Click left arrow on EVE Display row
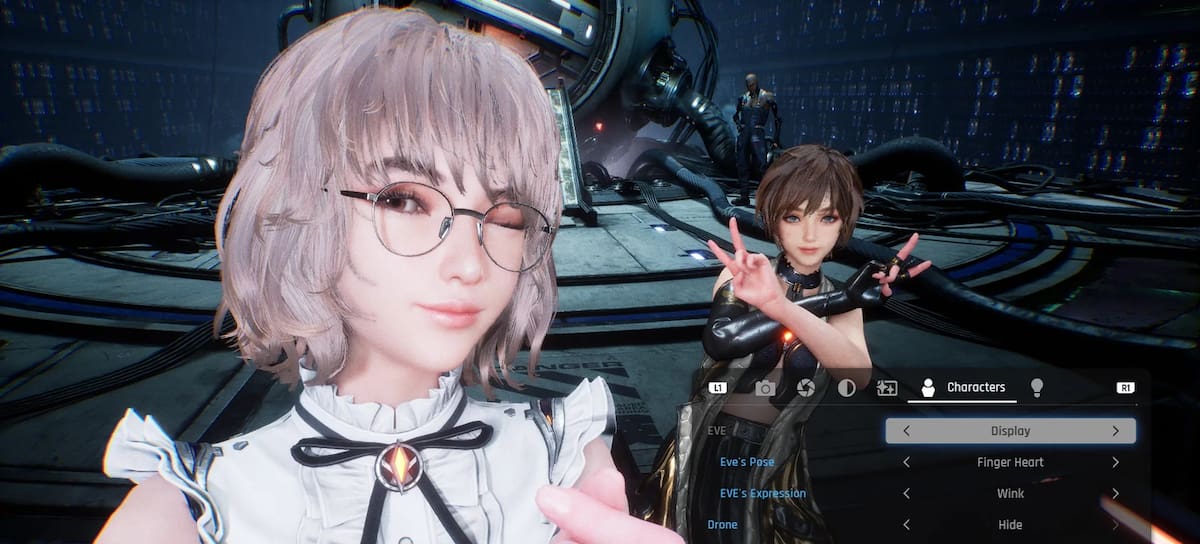Viewport: 1200px width, 544px height. coord(907,431)
